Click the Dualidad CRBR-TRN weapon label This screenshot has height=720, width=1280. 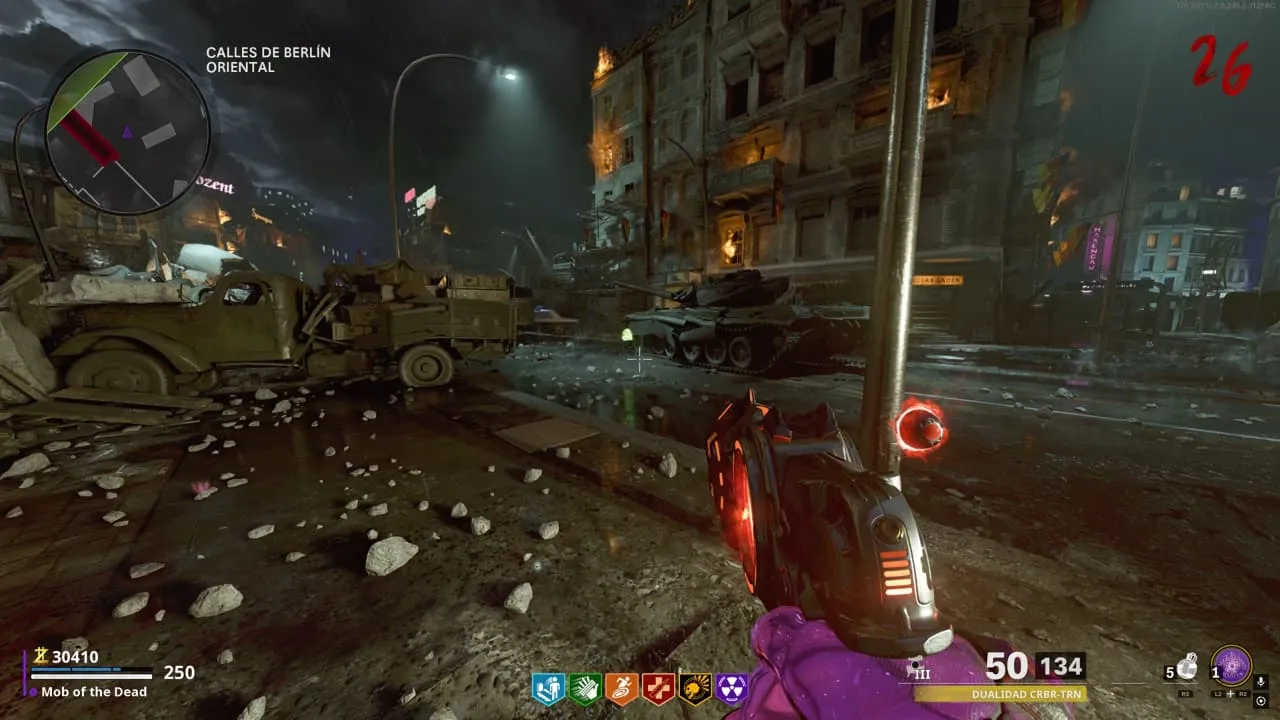tap(999, 693)
